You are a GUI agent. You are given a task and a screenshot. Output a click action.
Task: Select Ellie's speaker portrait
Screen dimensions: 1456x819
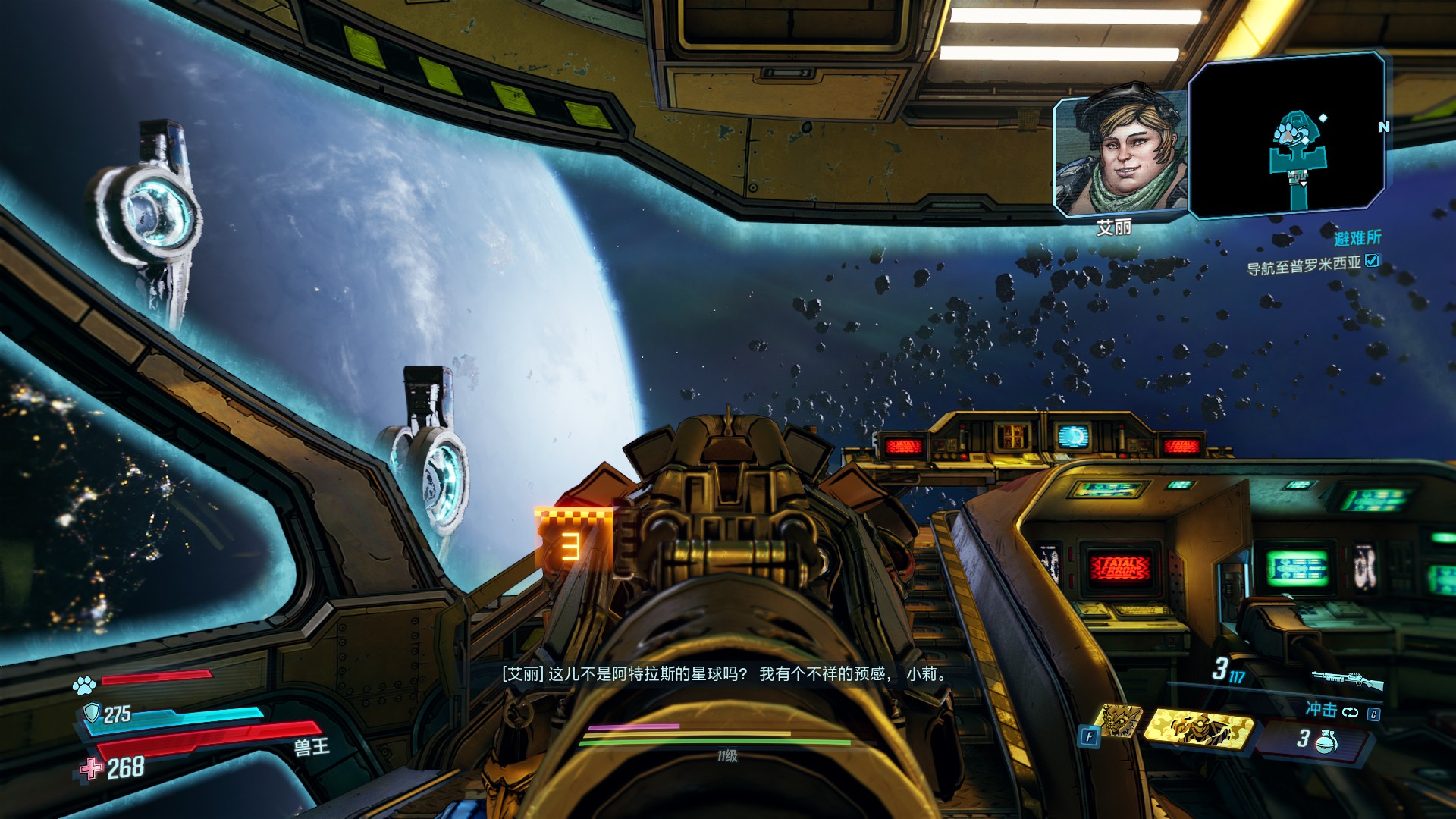[1119, 157]
